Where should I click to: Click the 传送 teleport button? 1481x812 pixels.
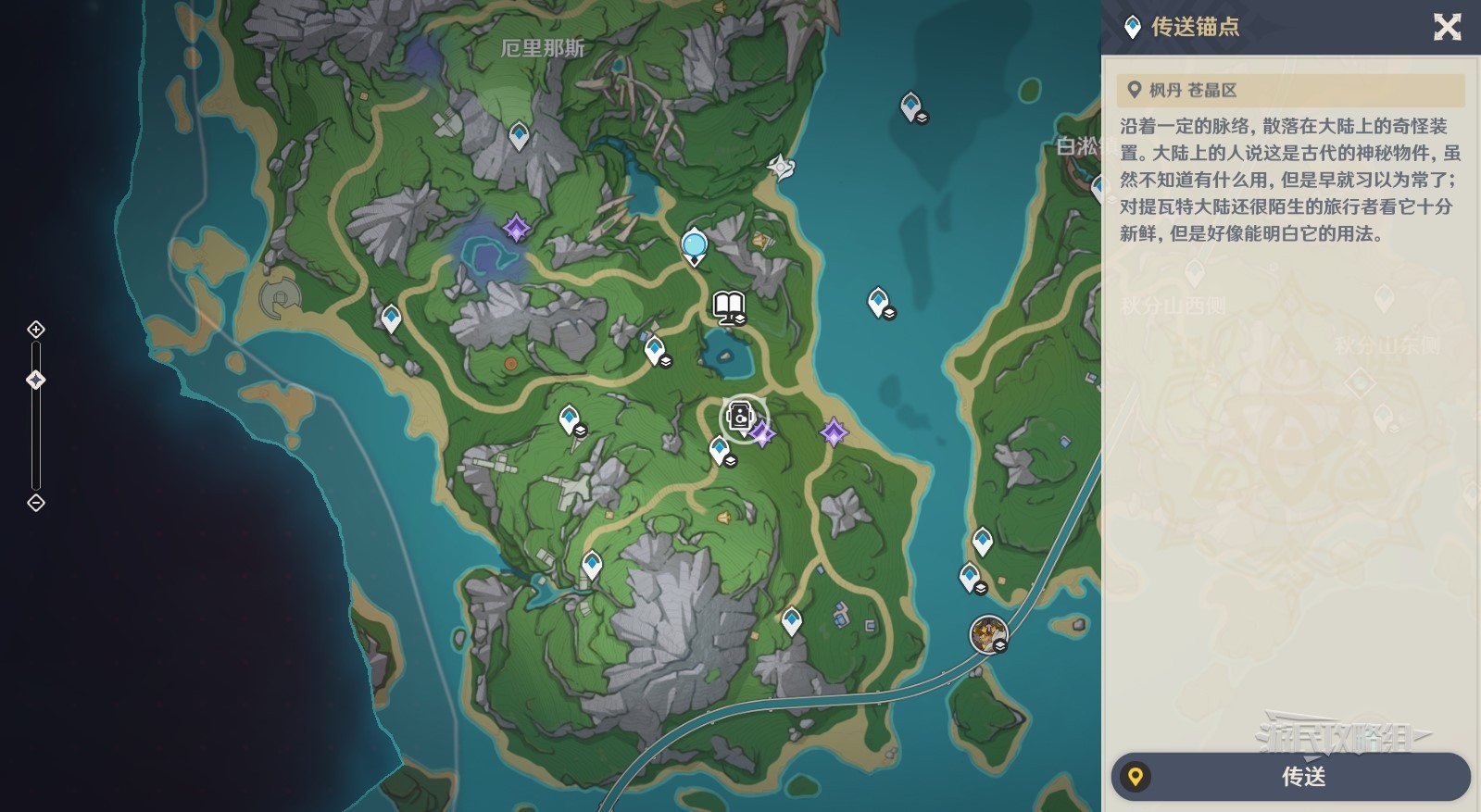(1290, 776)
